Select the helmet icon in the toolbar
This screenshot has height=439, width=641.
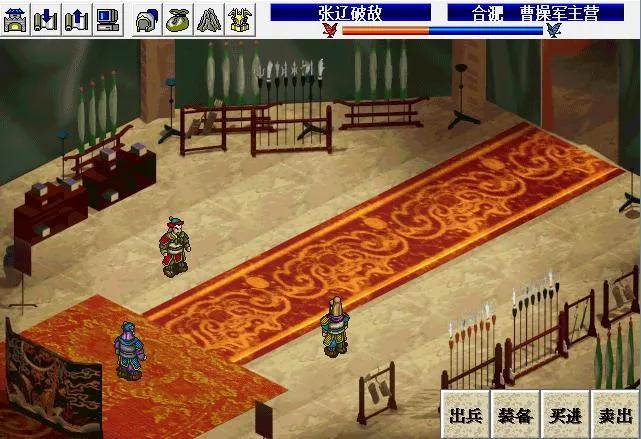(x=147, y=17)
